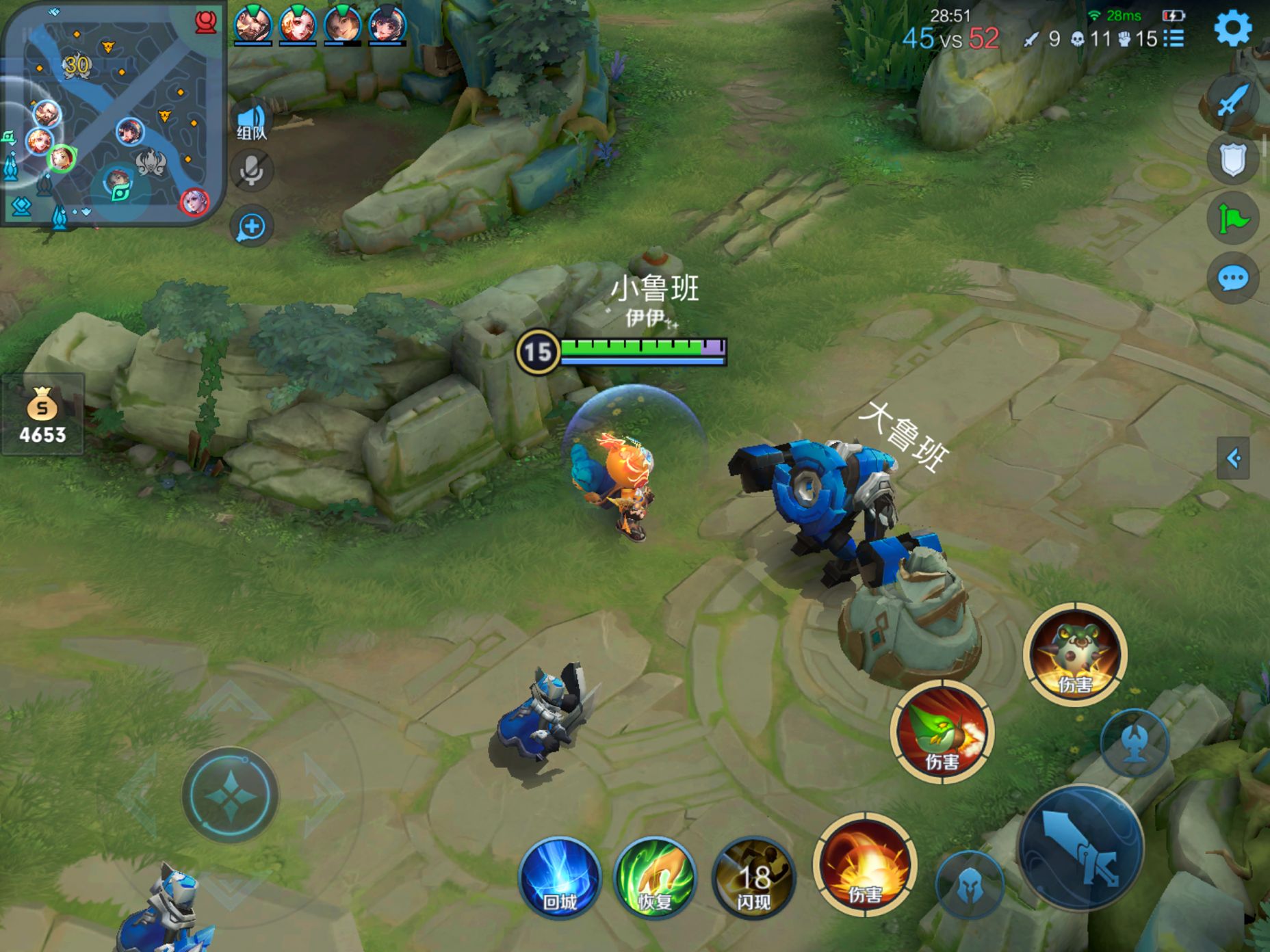Tap the Flash (闪现) summoner spell
The image size is (1270, 952).
coord(753,877)
